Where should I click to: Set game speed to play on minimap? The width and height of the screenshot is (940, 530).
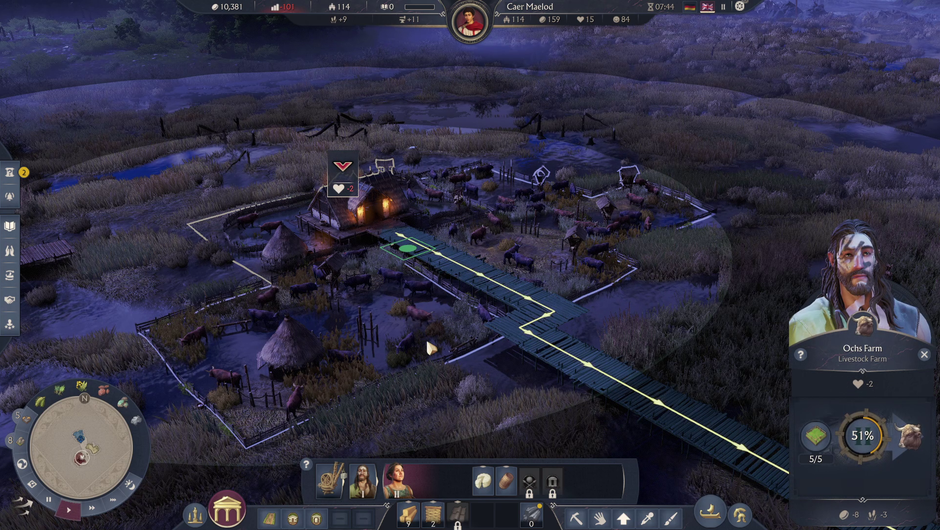tap(69, 508)
